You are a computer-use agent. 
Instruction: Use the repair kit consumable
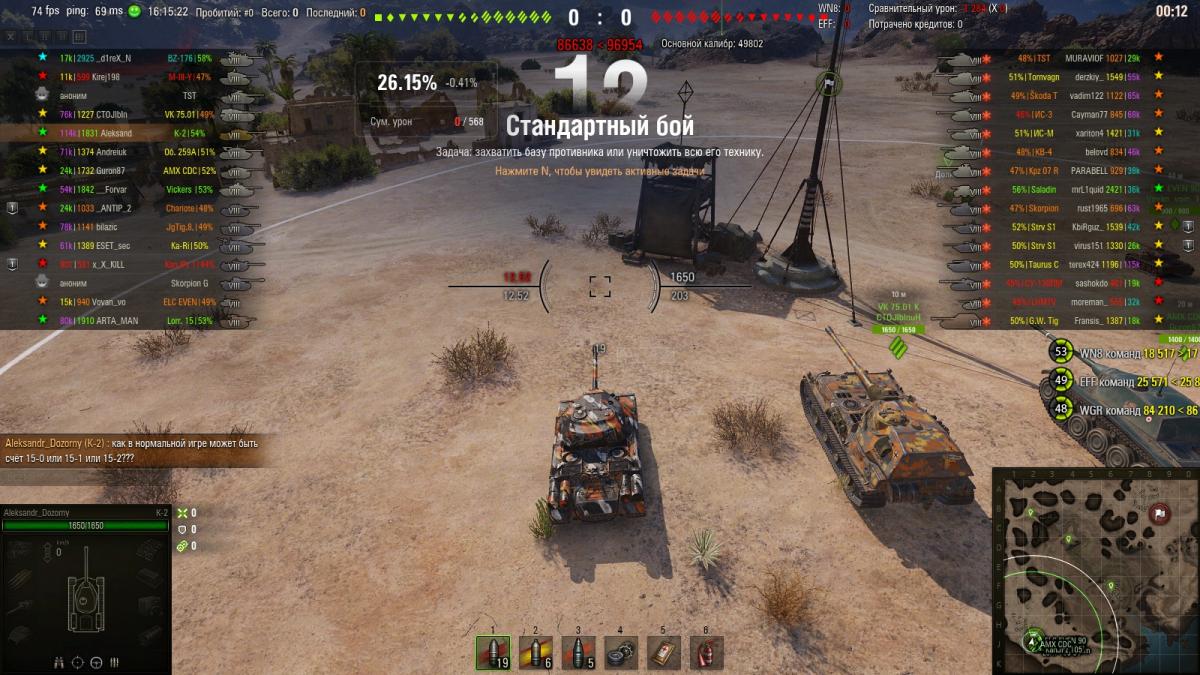(x=621, y=653)
